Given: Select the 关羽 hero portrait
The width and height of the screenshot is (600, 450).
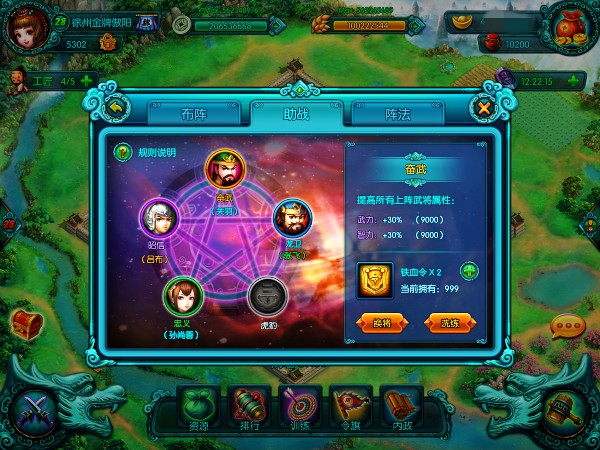Looking at the screenshot, I should point(224,170).
